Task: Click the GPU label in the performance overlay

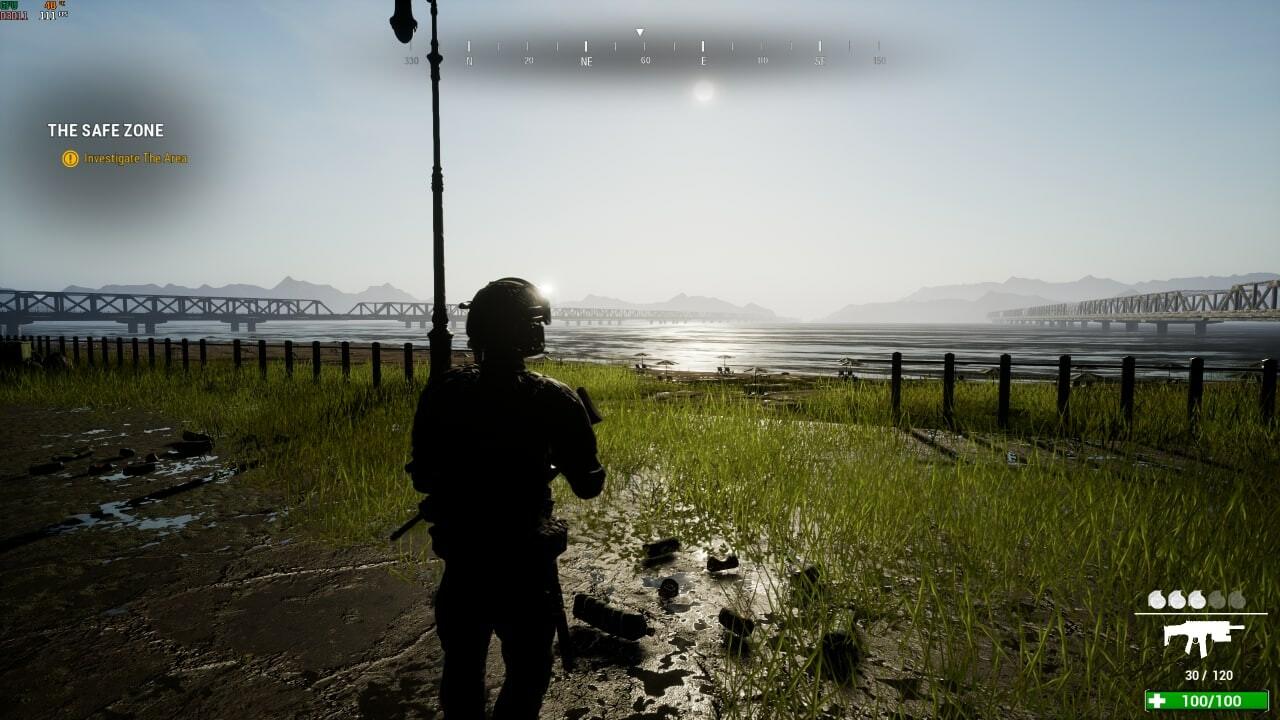Action: [9, 6]
